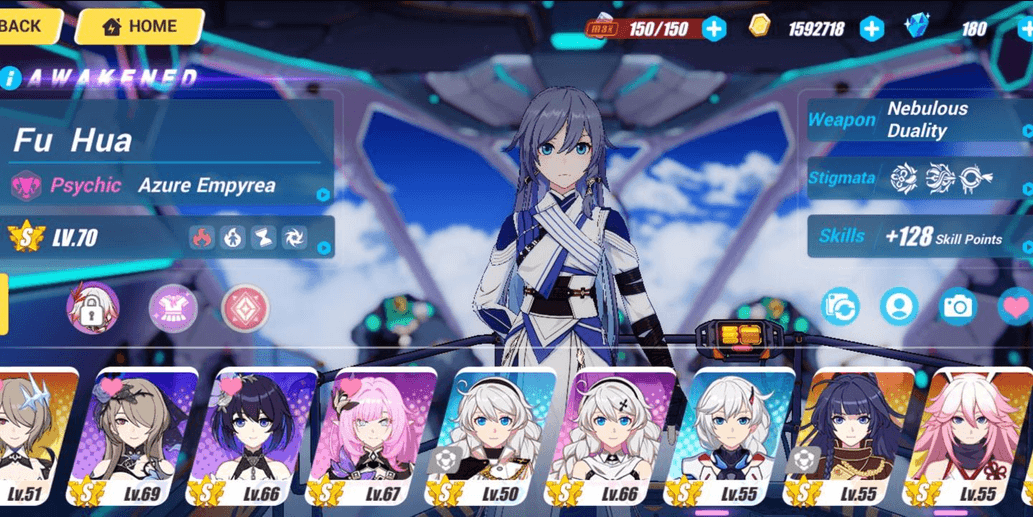Add stamina with the plus button

click(x=714, y=29)
